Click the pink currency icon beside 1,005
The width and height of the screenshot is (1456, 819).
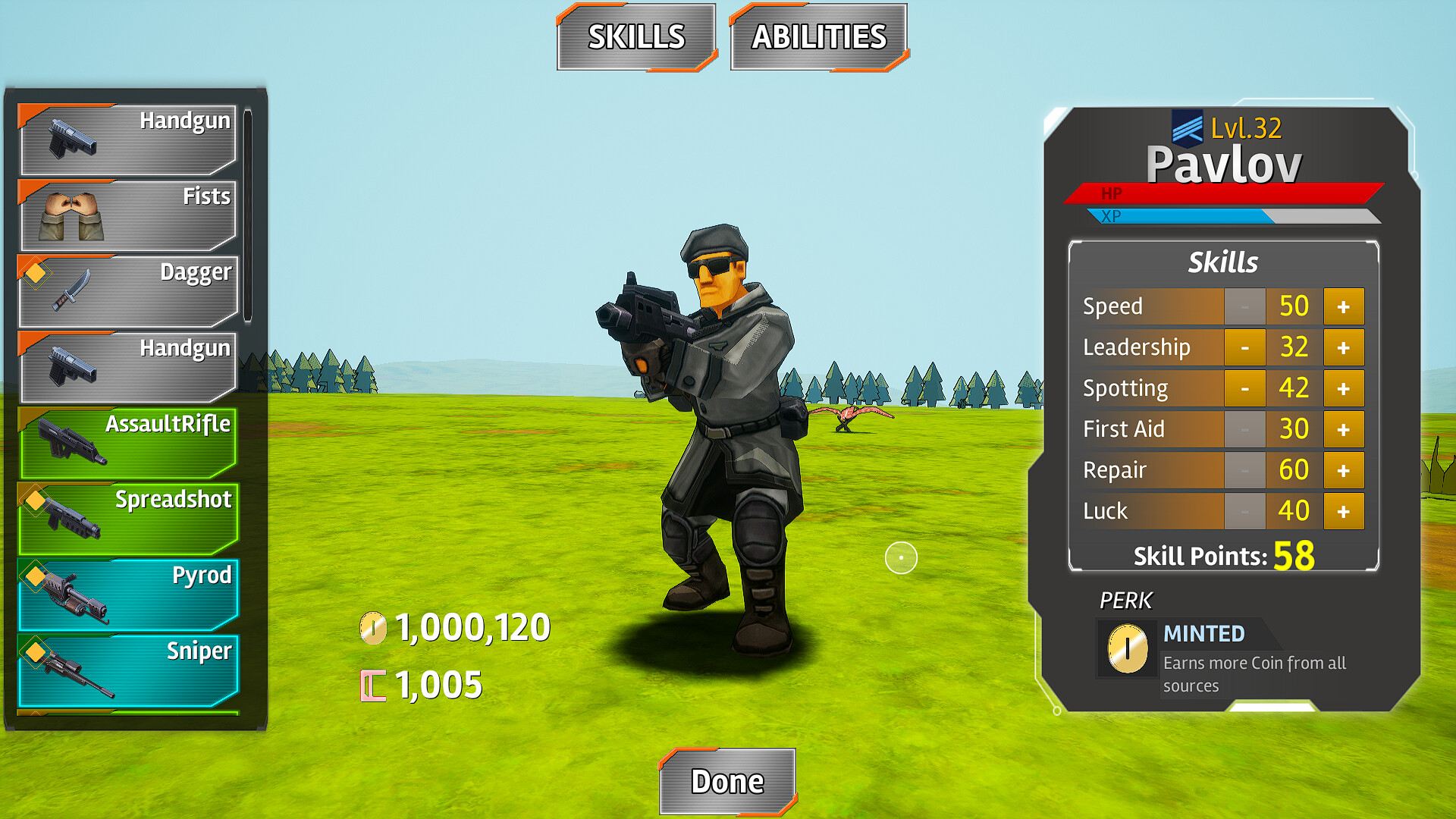pos(372,683)
